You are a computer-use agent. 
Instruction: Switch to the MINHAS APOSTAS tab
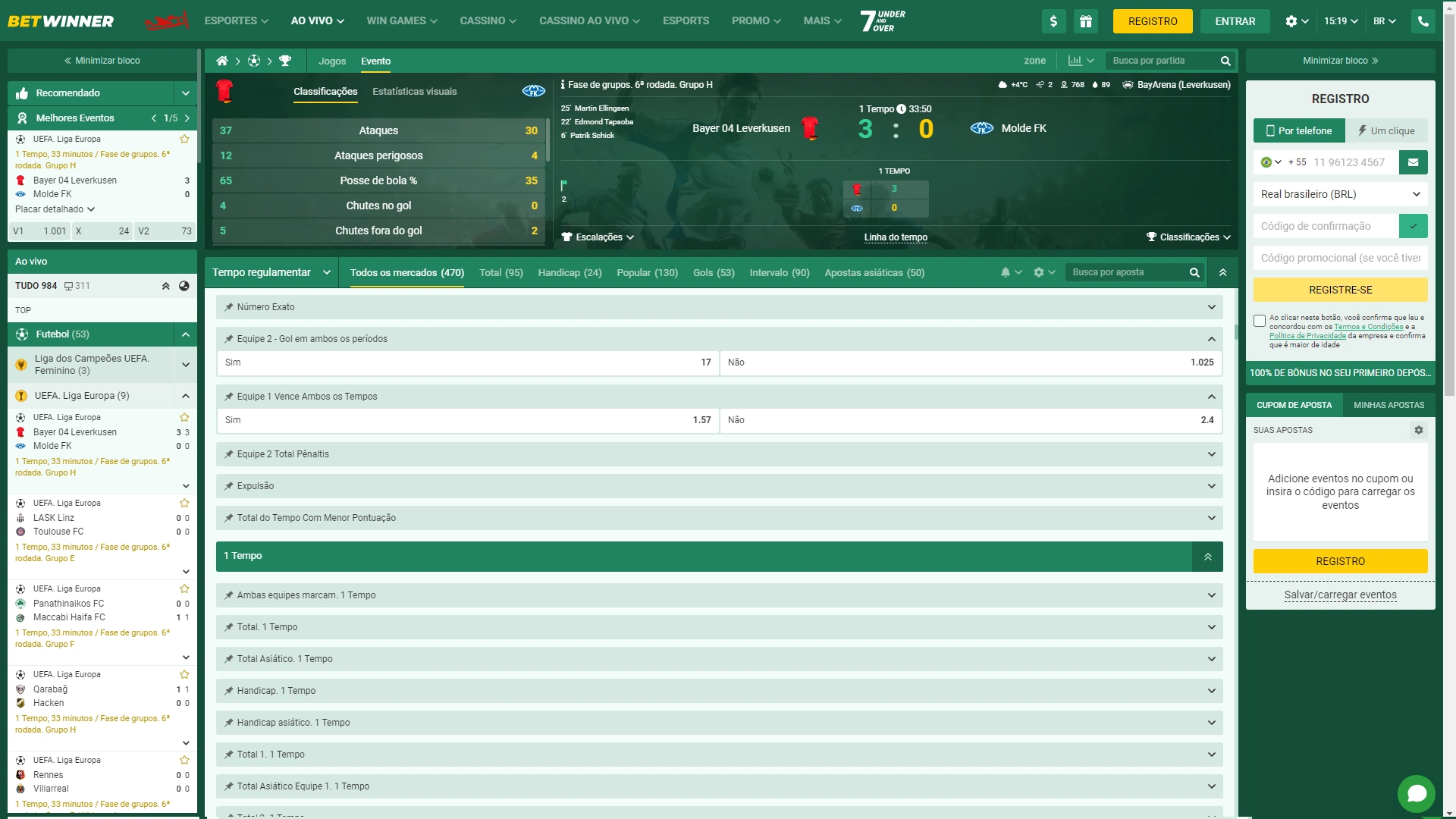pyautogui.click(x=1389, y=405)
